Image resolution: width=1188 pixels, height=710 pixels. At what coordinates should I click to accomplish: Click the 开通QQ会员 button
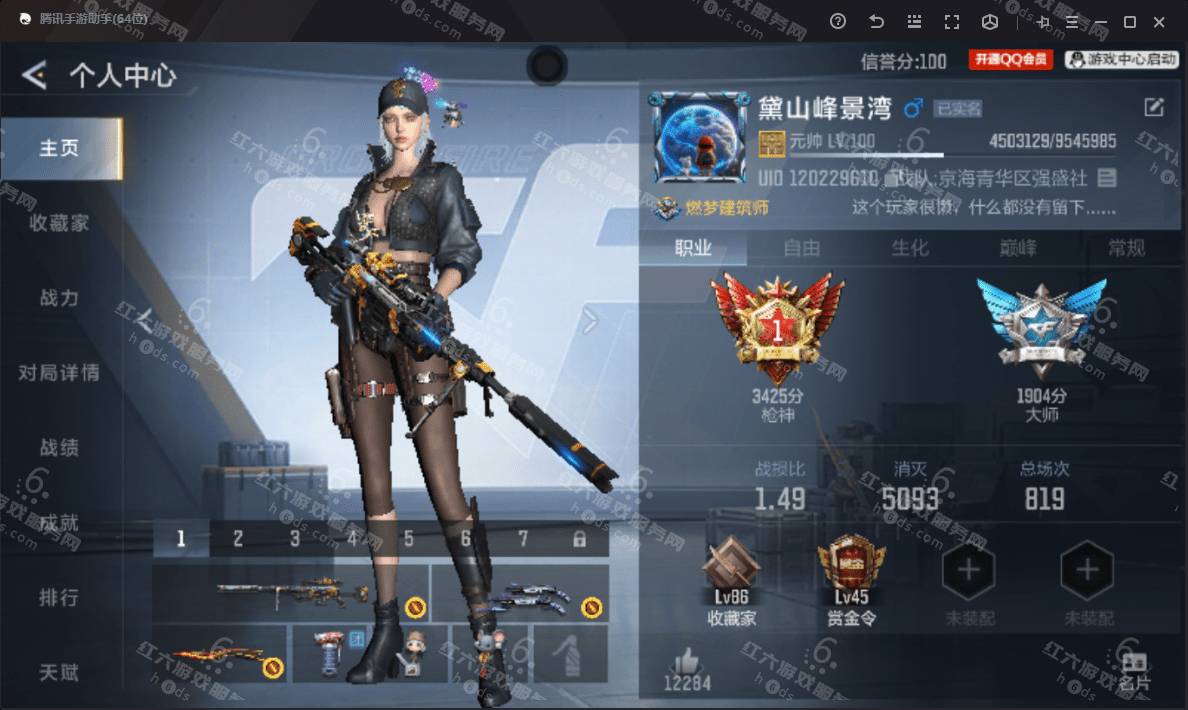[1010, 60]
